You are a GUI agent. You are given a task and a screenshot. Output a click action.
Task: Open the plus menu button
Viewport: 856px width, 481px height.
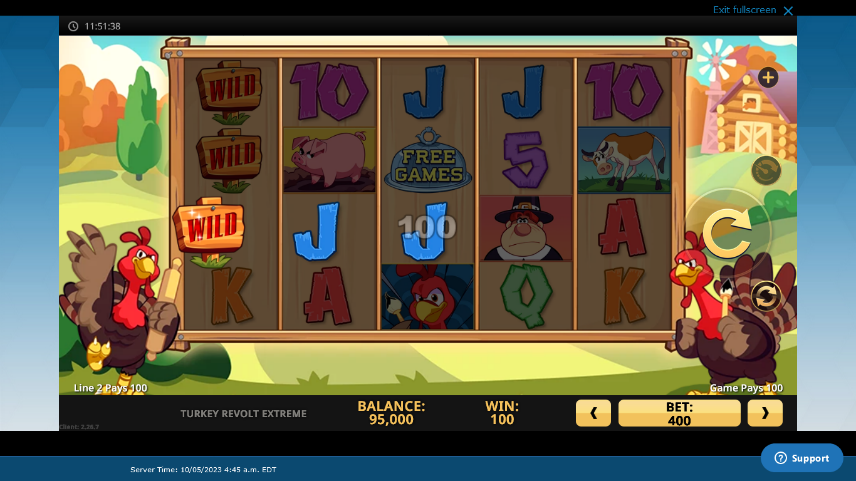[x=768, y=78]
